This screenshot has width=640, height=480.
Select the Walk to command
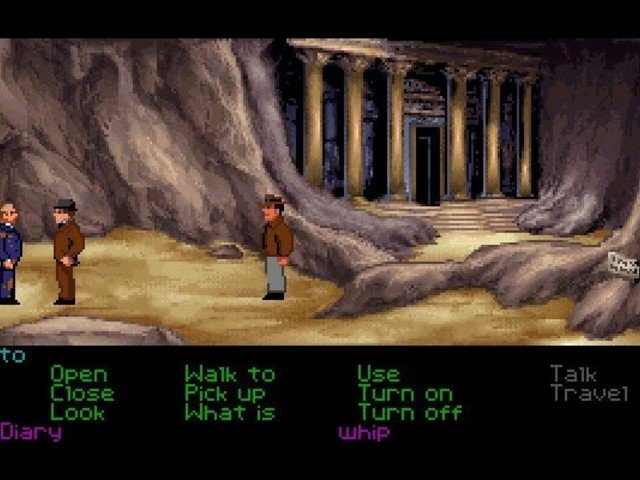coord(229,374)
